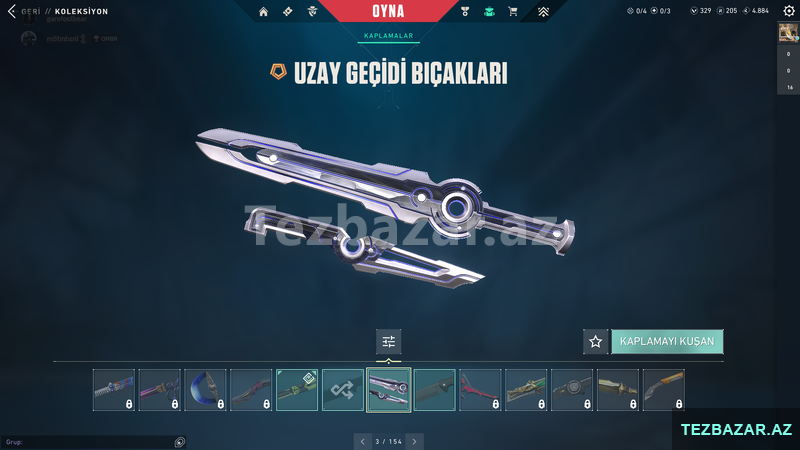Open the agents icon
This screenshot has height=450, width=800.
313,12
